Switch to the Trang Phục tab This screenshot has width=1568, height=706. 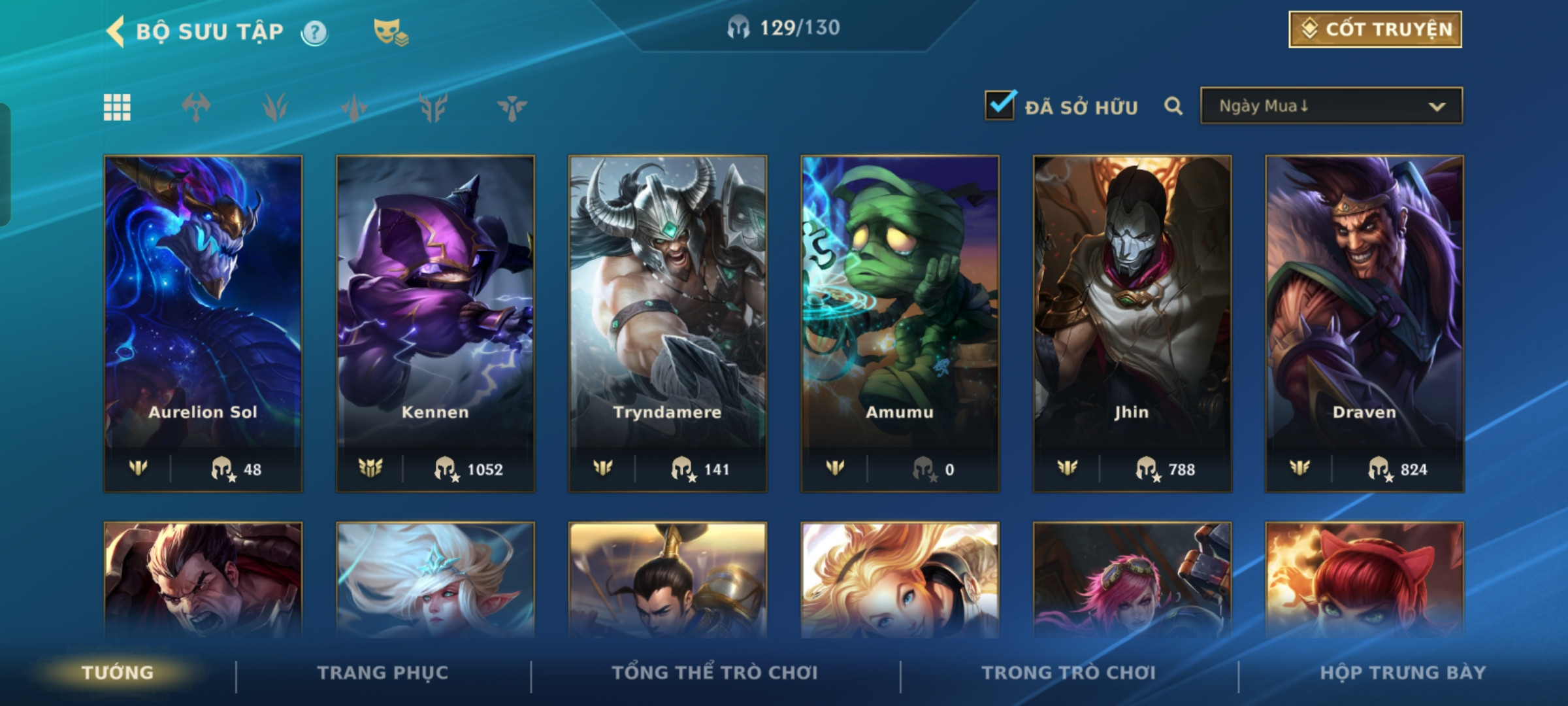pyautogui.click(x=383, y=673)
